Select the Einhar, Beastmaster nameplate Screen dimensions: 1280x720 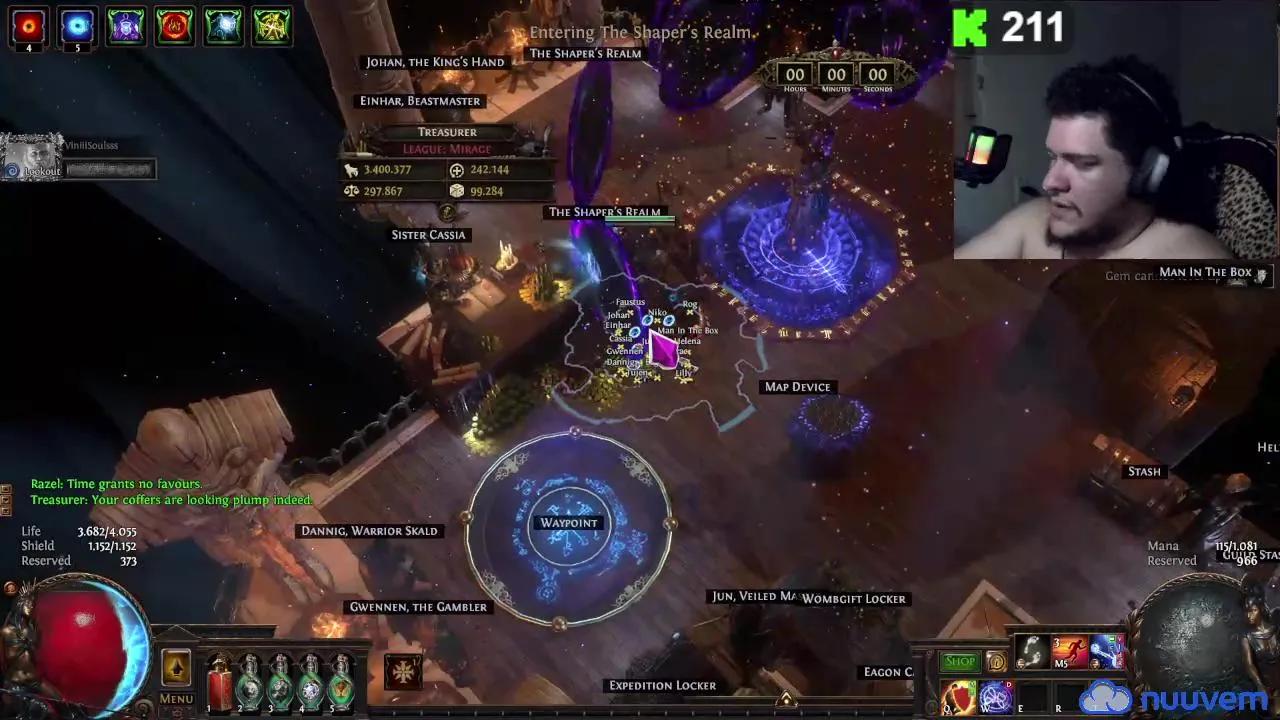[x=420, y=101]
